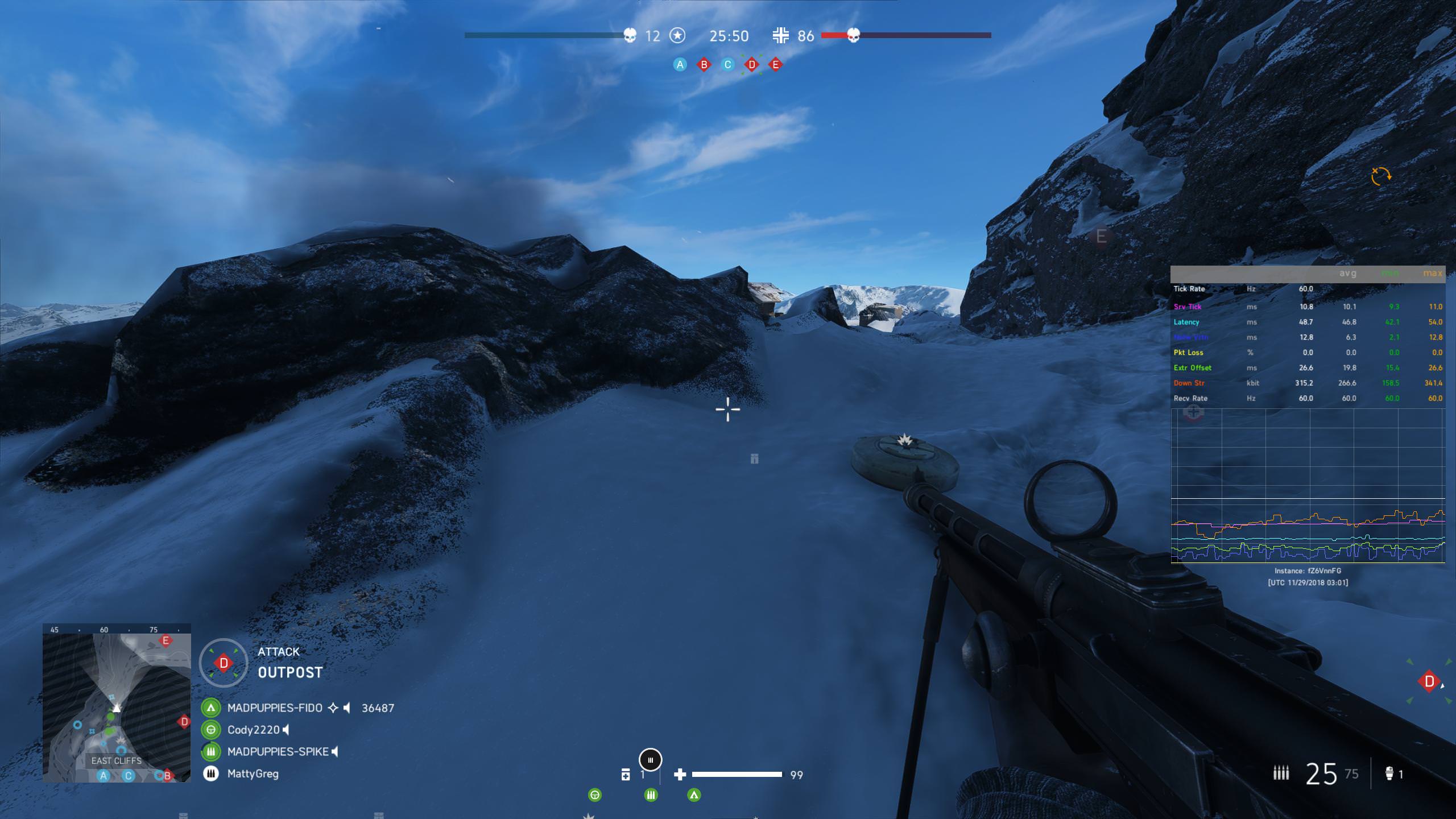Click the ATTACK OUTPOST objective label
This screenshot has width=1456, height=819.
[x=290, y=663]
